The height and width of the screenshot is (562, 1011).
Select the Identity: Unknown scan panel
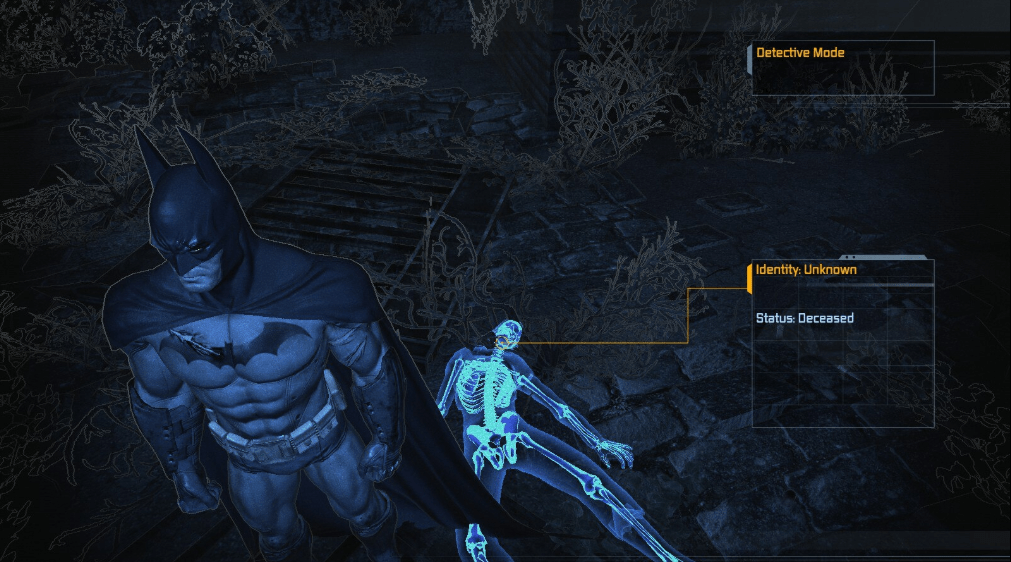pos(842,342)
